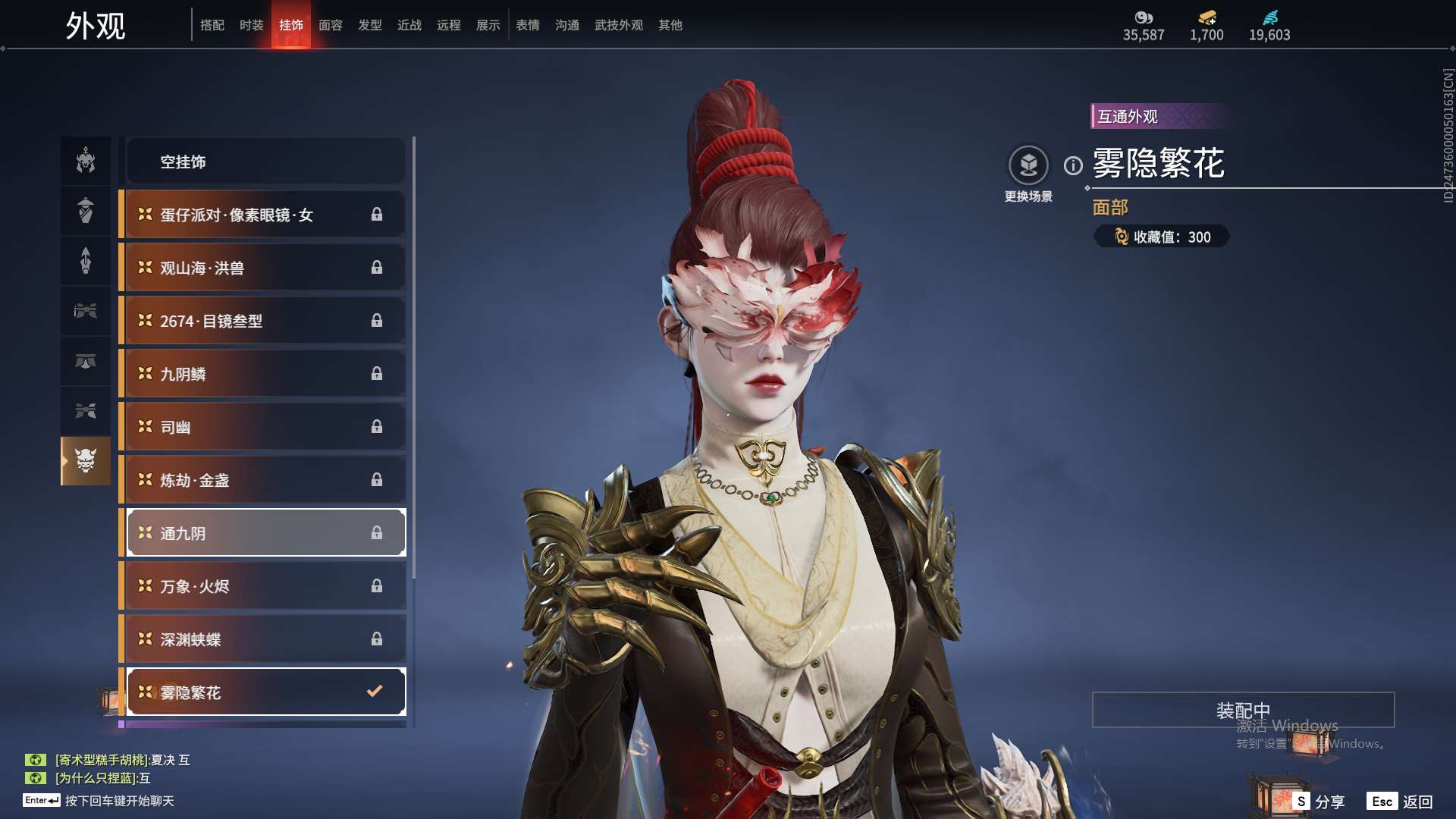Screen dimensions: 1456x819
Task: Open the 武技外观 tab
Action: pos(618,25)
